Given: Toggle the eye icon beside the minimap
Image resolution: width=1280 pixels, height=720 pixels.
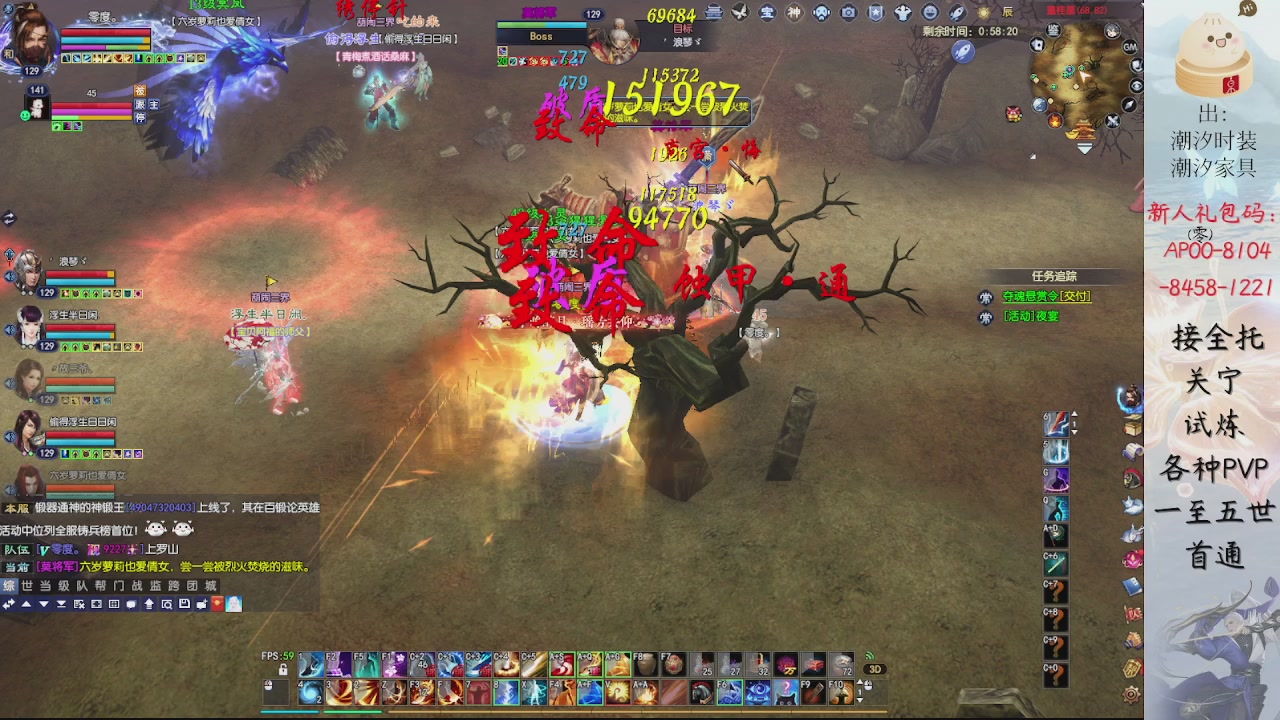Looking at the screenshot, I should (1136, 86).
